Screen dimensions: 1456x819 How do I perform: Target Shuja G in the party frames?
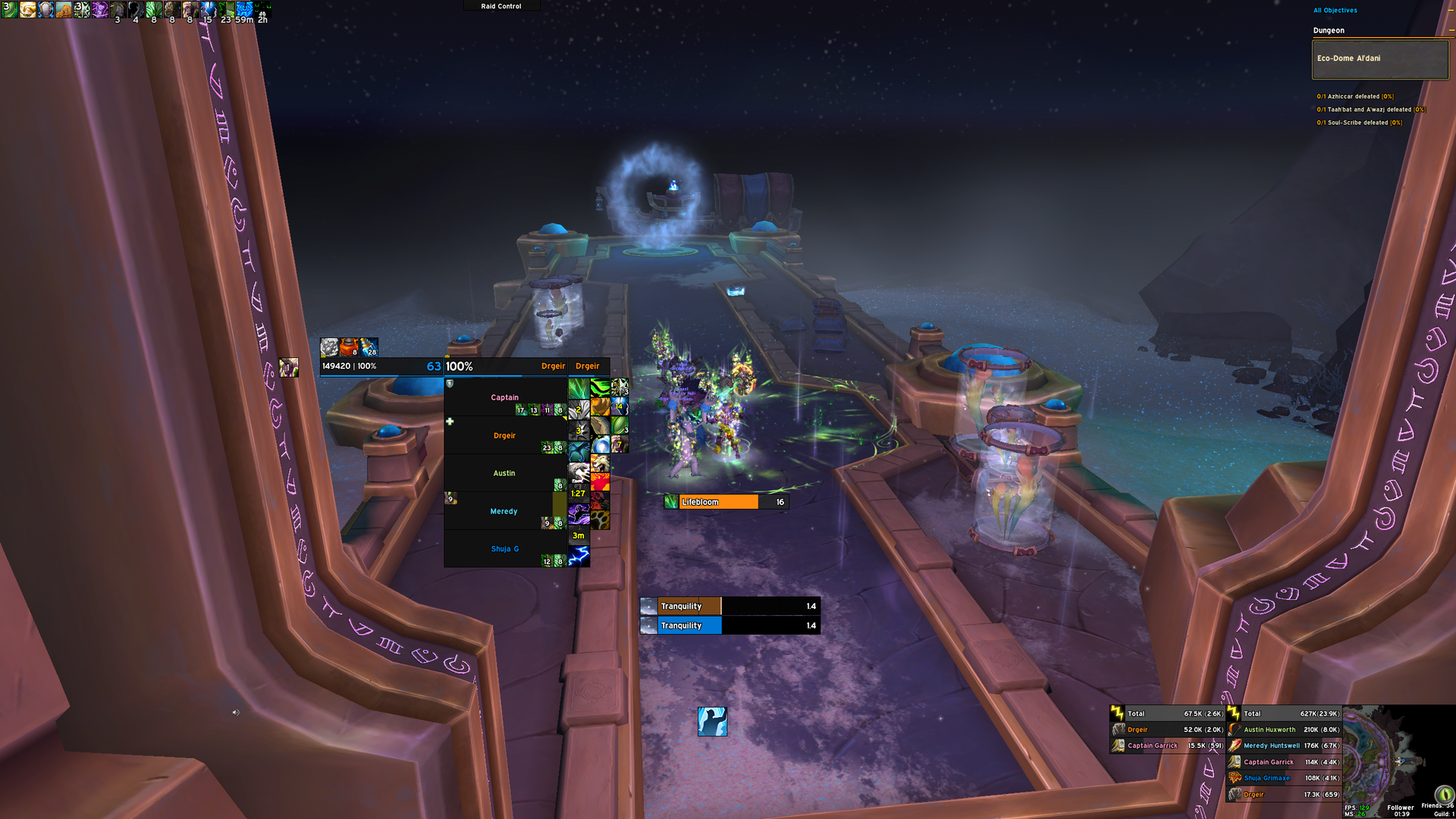(x=504, y=549)
